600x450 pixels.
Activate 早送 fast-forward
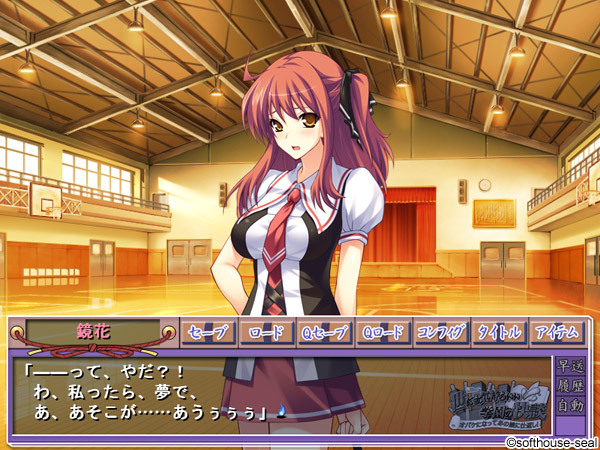coord(571,364)
